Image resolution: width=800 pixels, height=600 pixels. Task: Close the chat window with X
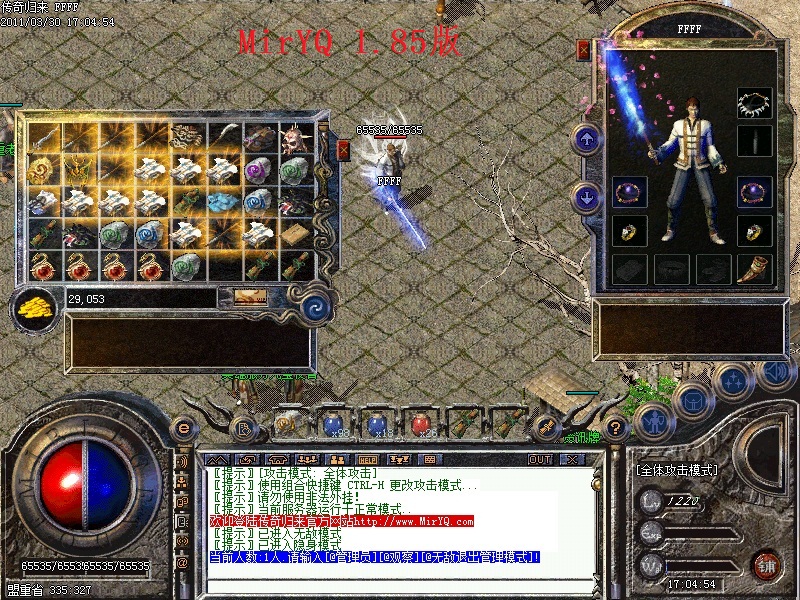pos(572,459)
